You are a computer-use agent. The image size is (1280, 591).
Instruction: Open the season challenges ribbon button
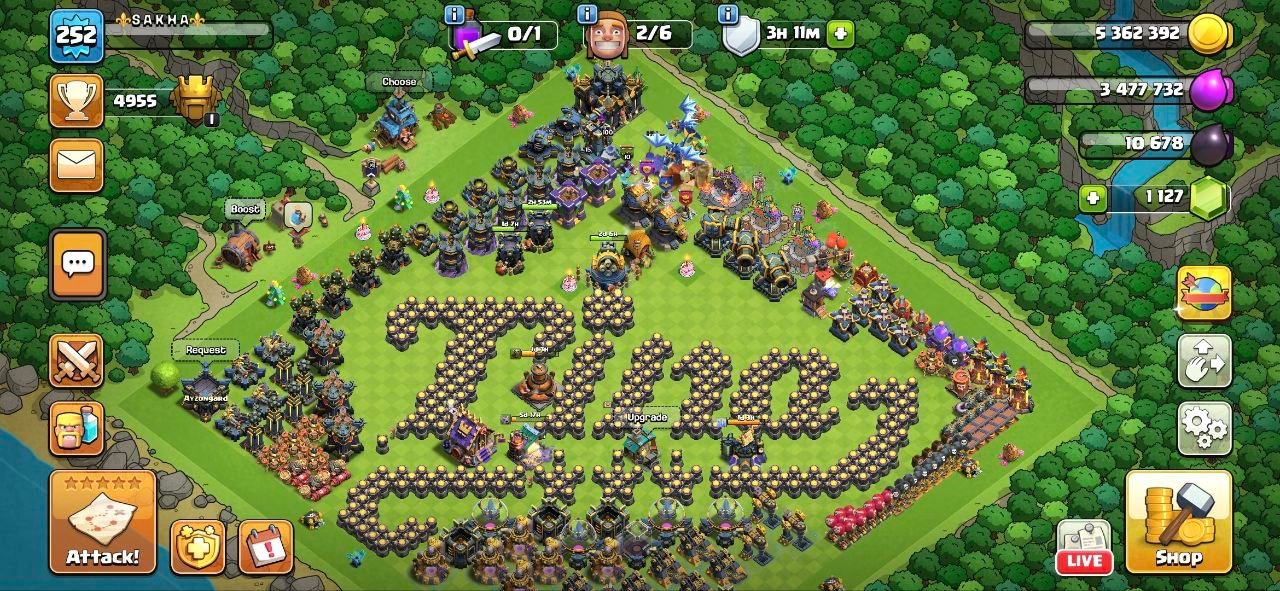1204,293
